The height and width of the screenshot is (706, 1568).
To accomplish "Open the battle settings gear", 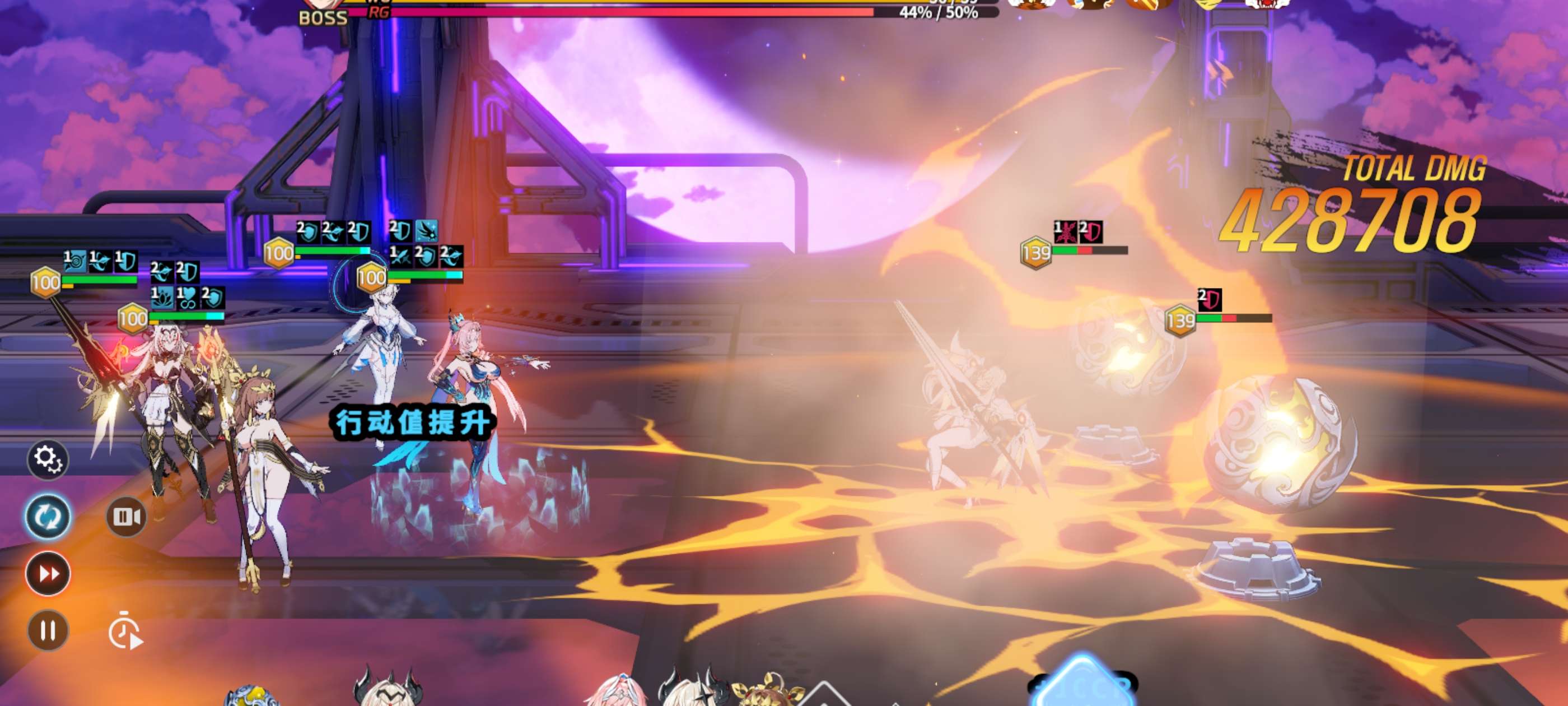I will (x=48, y=459).
